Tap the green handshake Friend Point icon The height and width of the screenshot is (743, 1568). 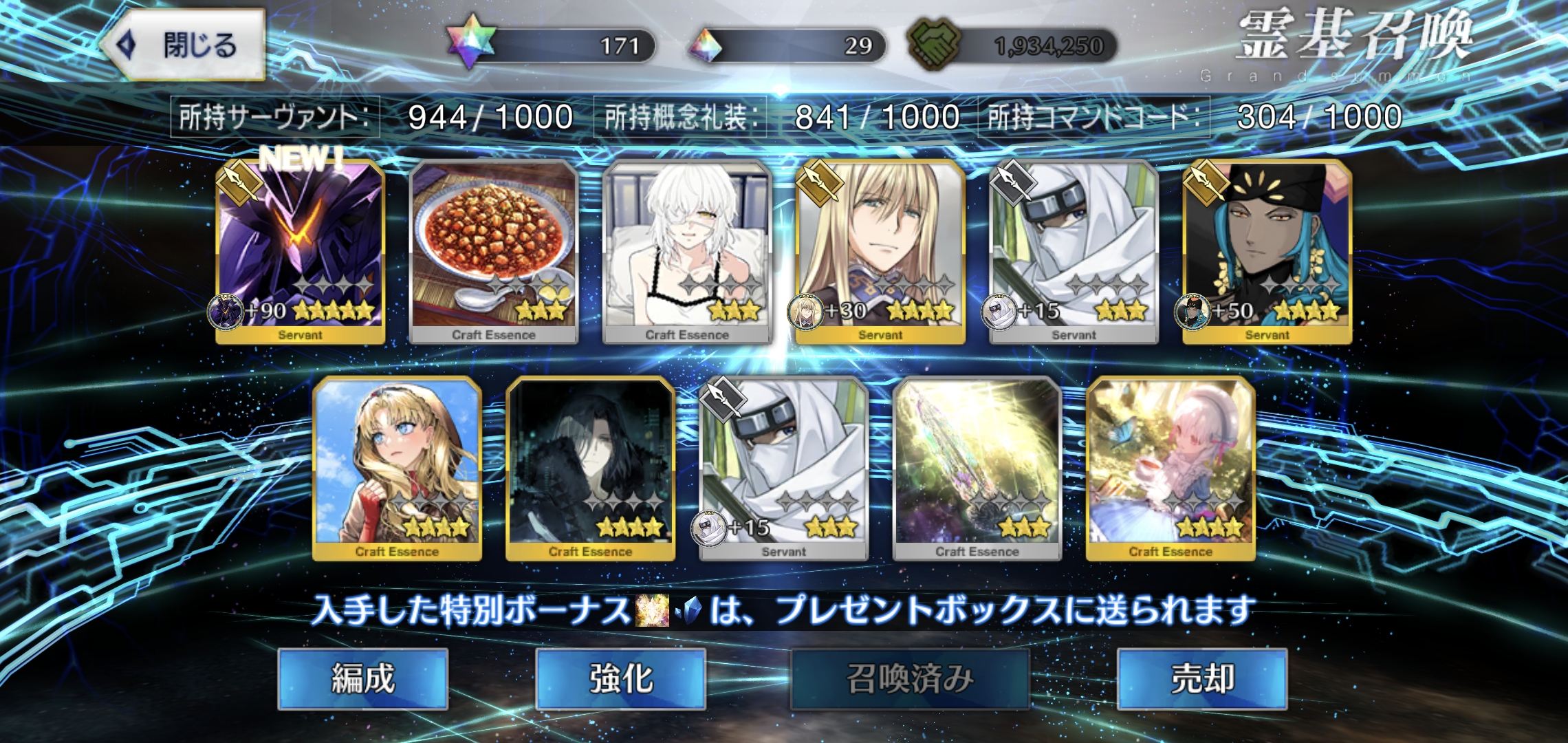point(934,44)
